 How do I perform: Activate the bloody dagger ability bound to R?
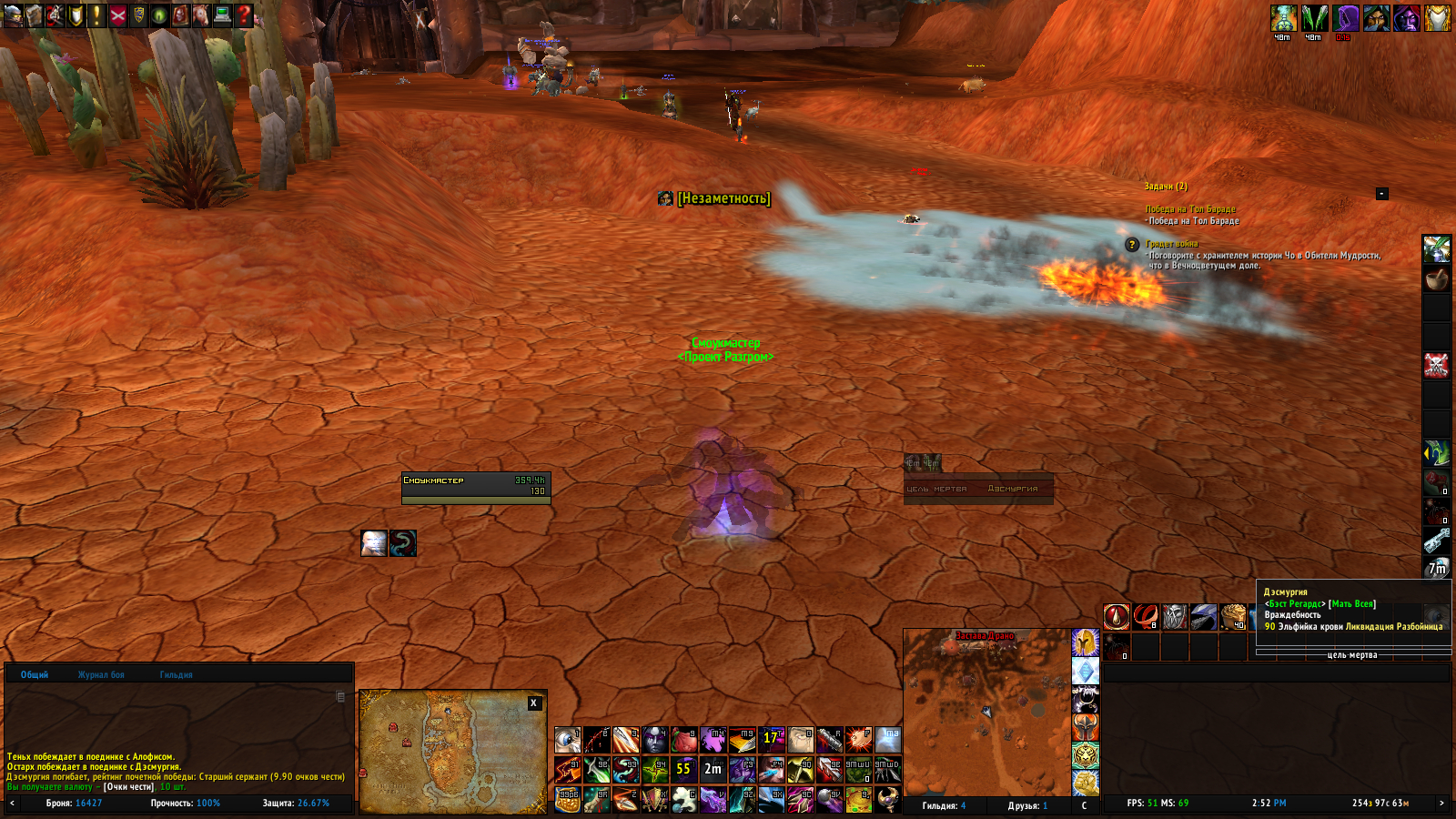[829, 740]
